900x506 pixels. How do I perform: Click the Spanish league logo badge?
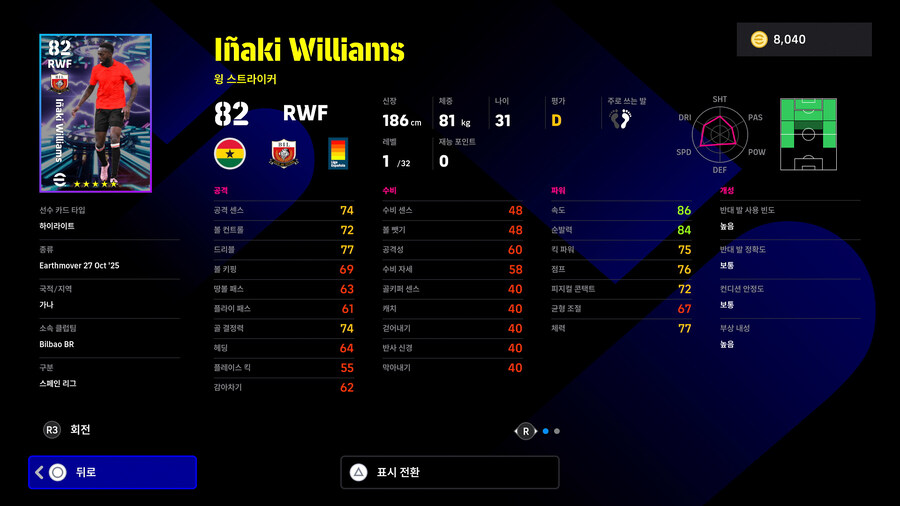click(x=338, y=153)
